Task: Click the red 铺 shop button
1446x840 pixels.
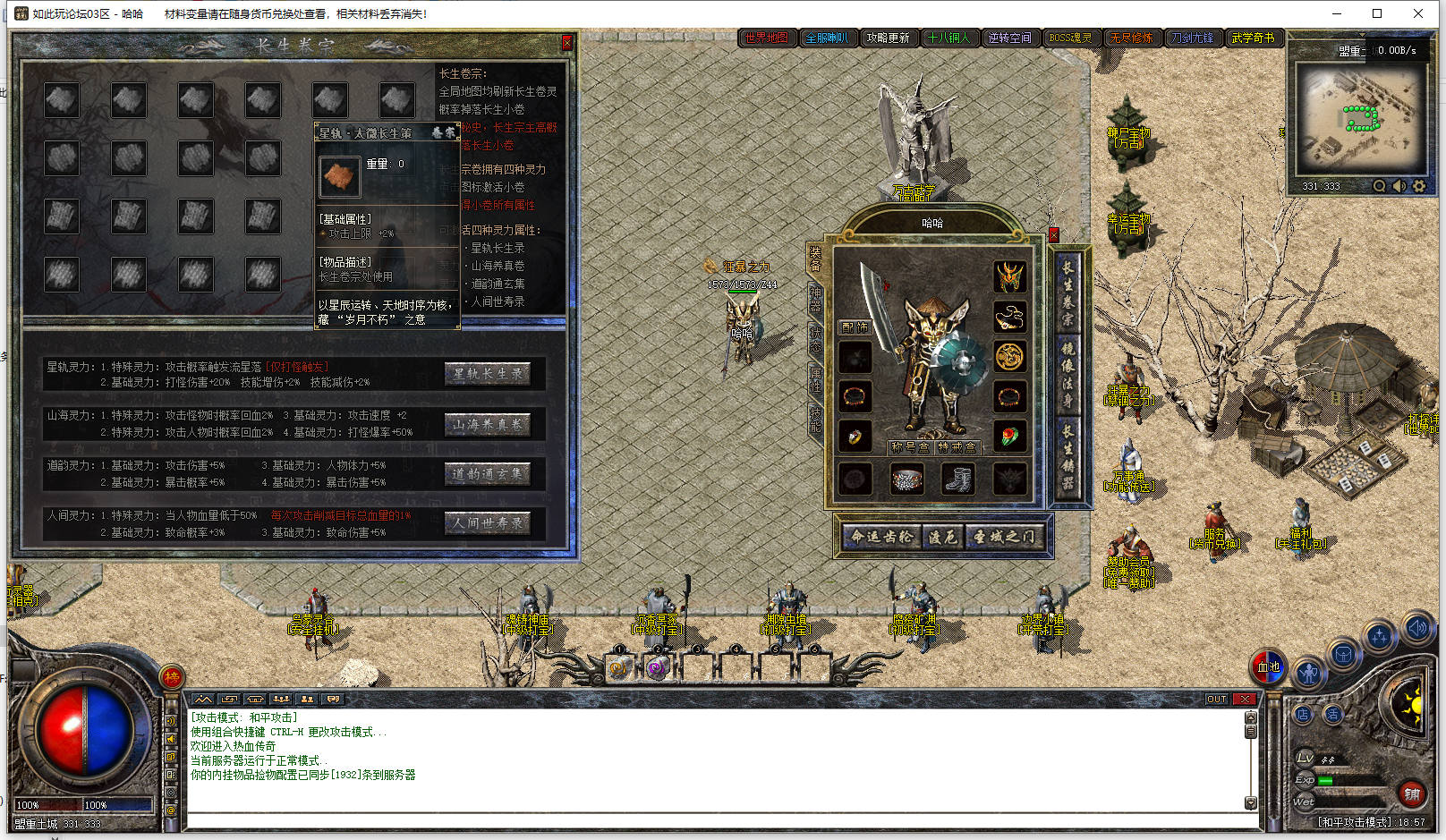Action: coord(1411,793)
